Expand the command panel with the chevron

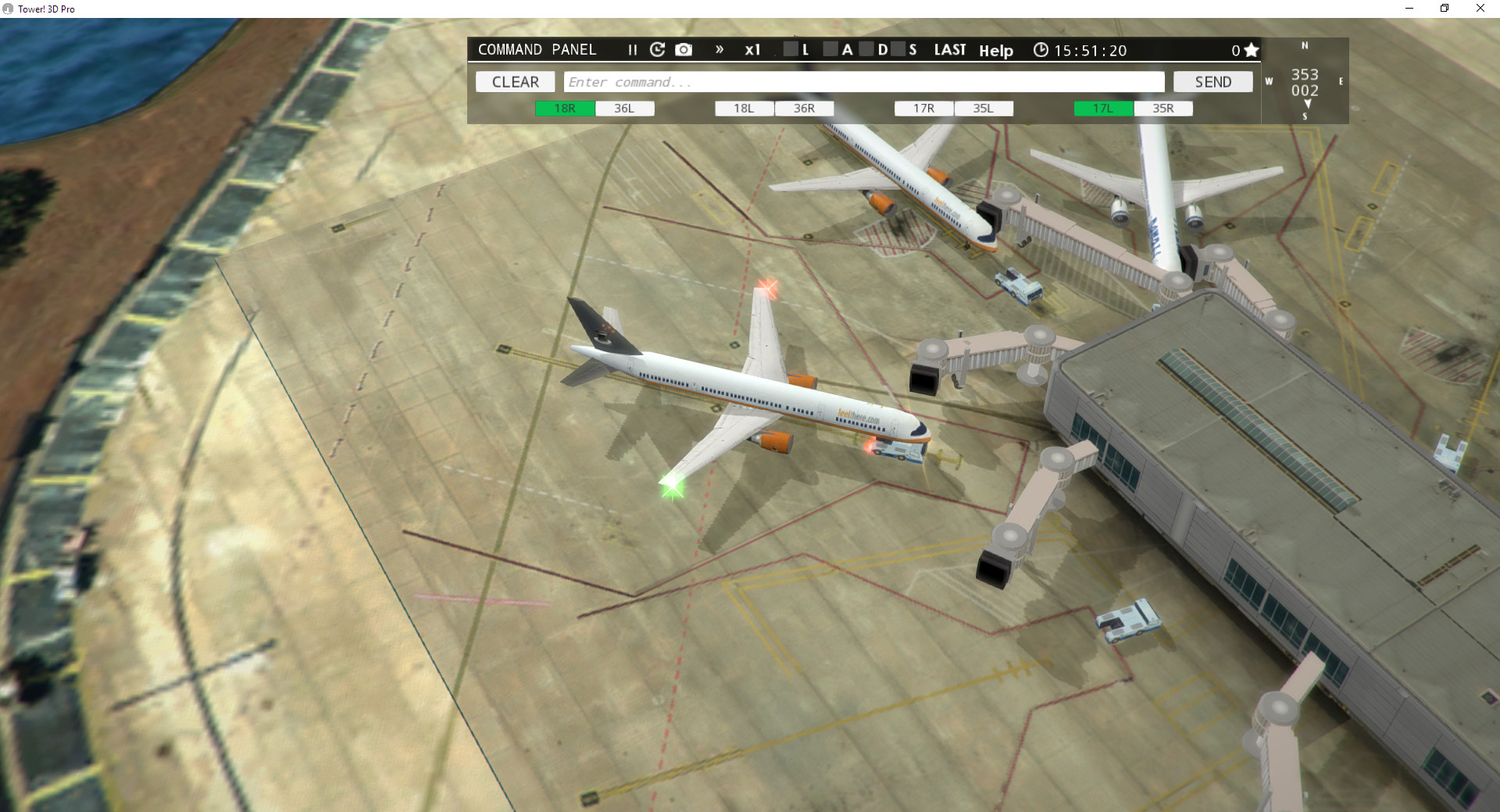coord(719,49)
